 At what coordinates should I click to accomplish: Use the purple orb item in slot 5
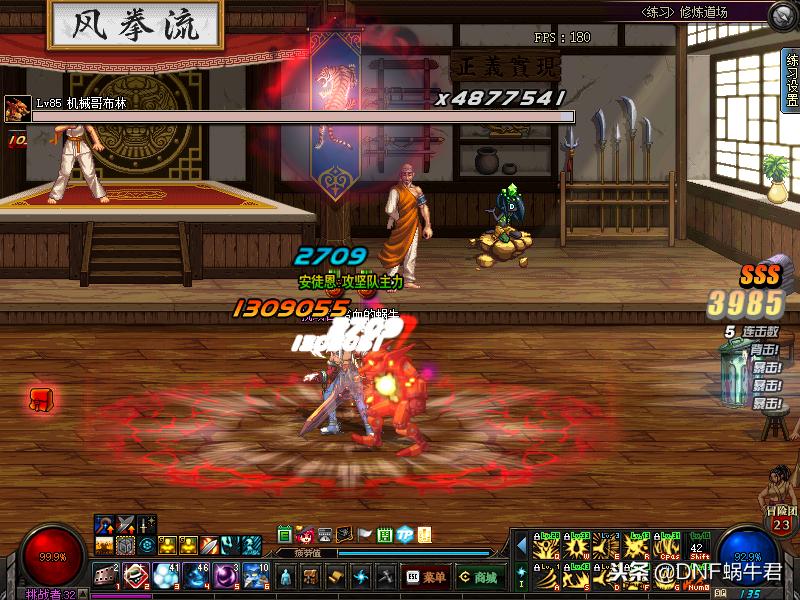pos(226,576)
